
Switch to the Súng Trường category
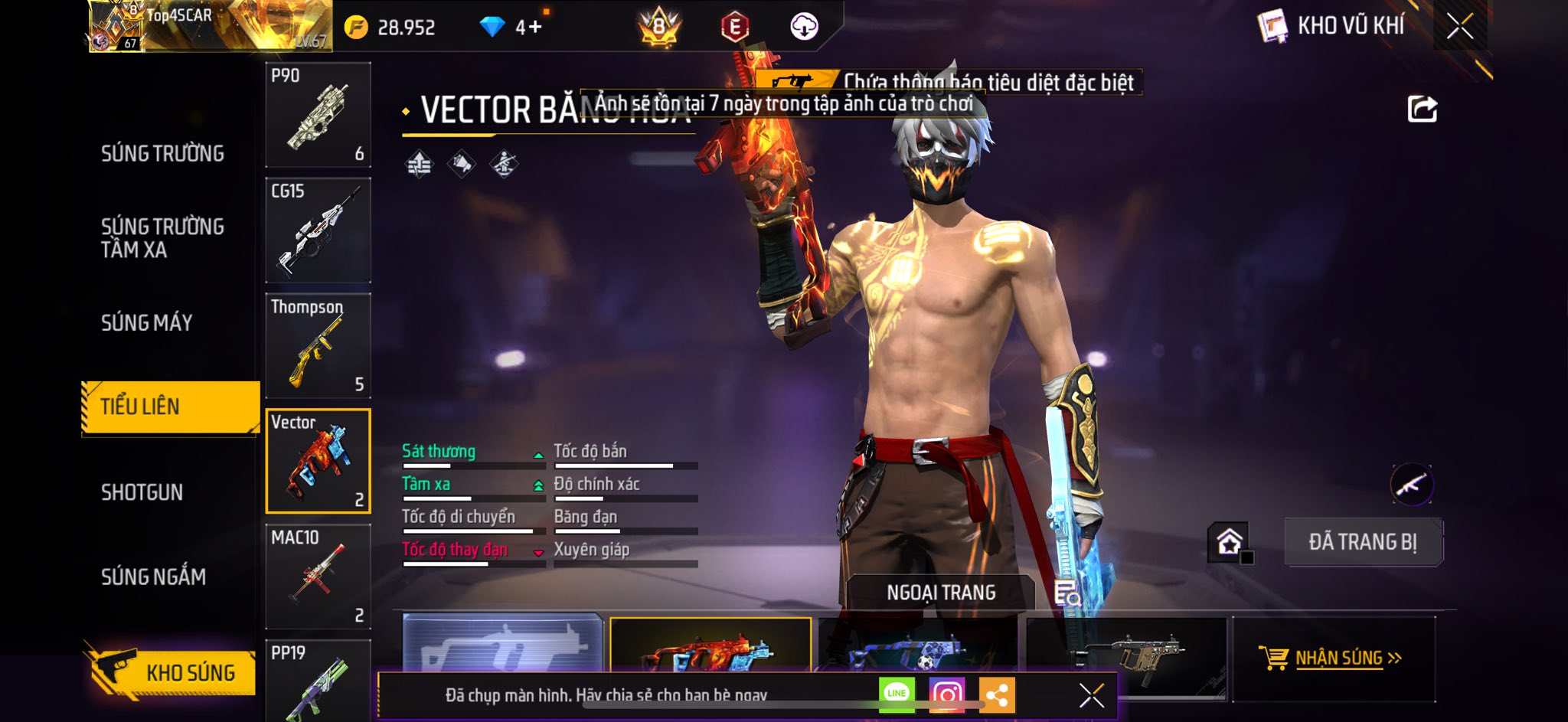(162, 154)
